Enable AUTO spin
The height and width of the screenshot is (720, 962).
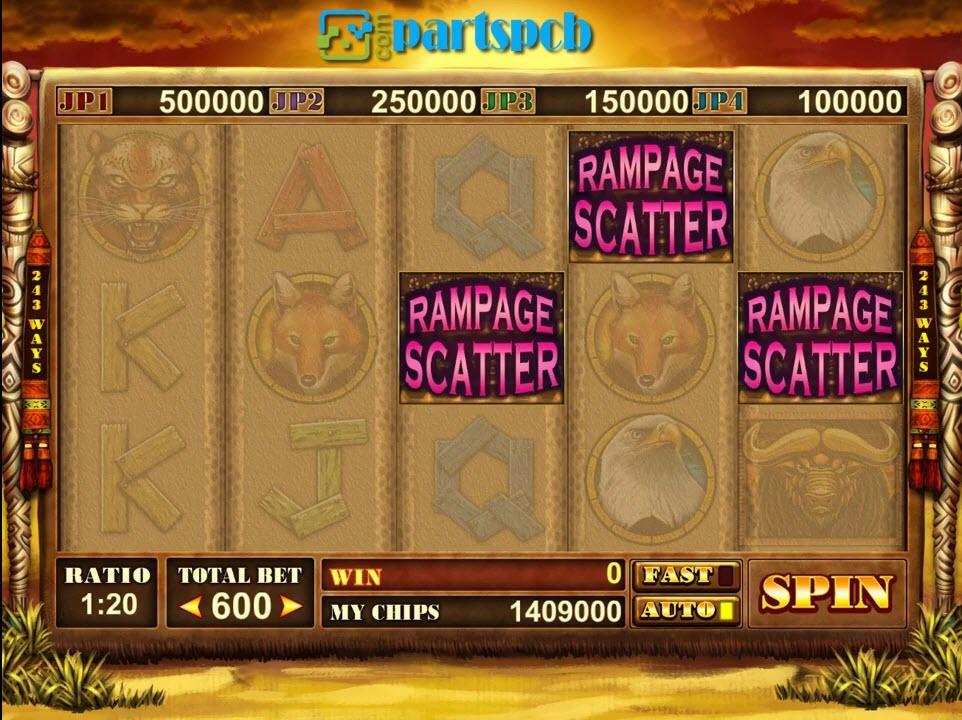pyautogui.click(x=686, y=610)
